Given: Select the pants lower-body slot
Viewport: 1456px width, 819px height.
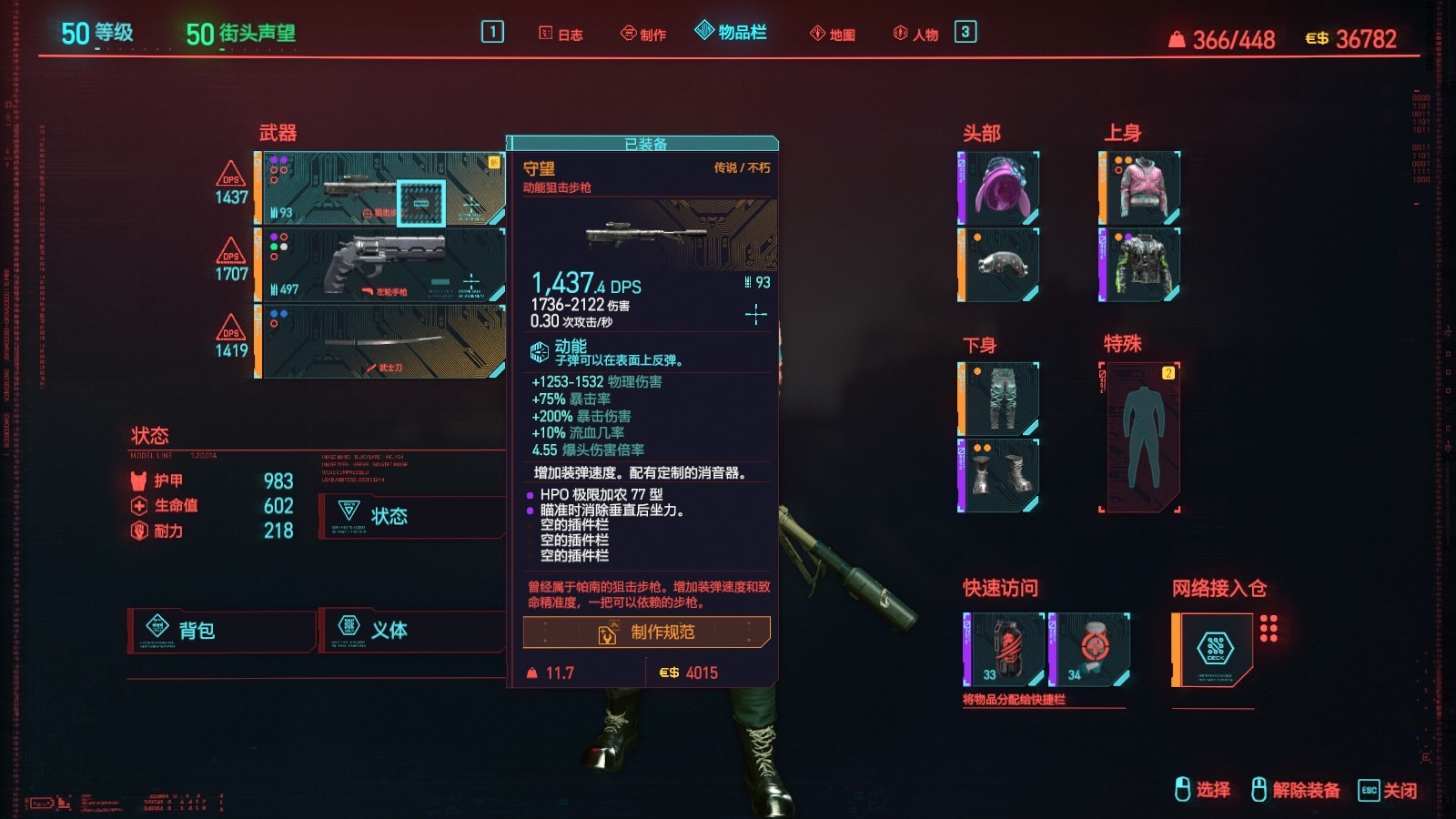Looking at the screenshot, I should [999, 399].
